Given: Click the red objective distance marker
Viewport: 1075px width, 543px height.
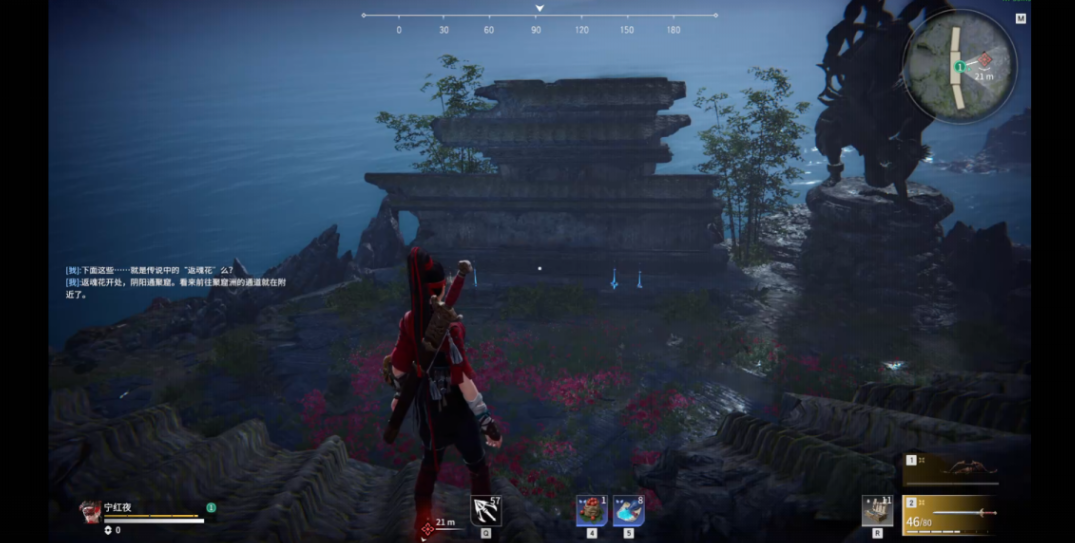Looking at the screenshot, I should point(428,527).
